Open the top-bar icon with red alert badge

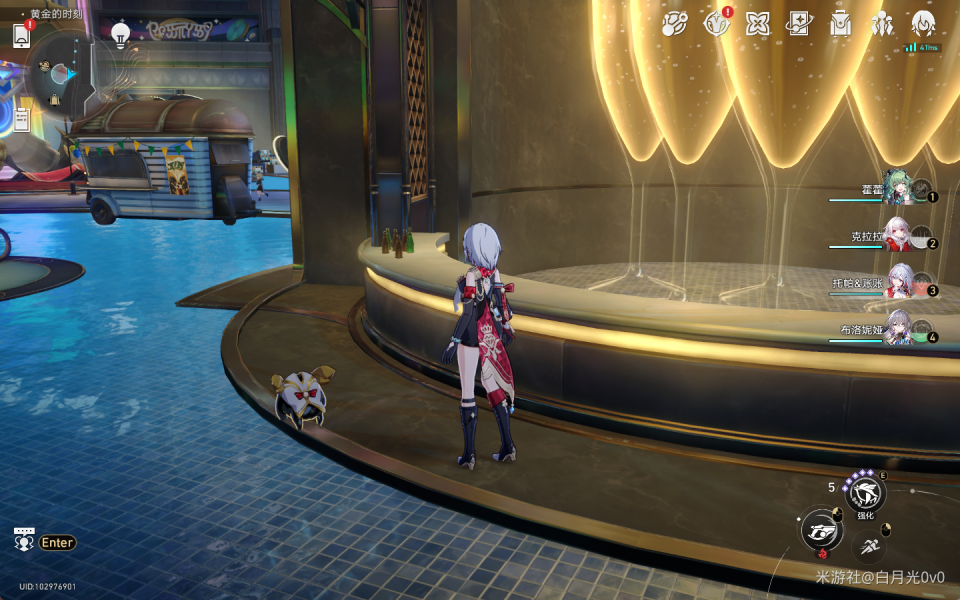(x=716, y=24)
